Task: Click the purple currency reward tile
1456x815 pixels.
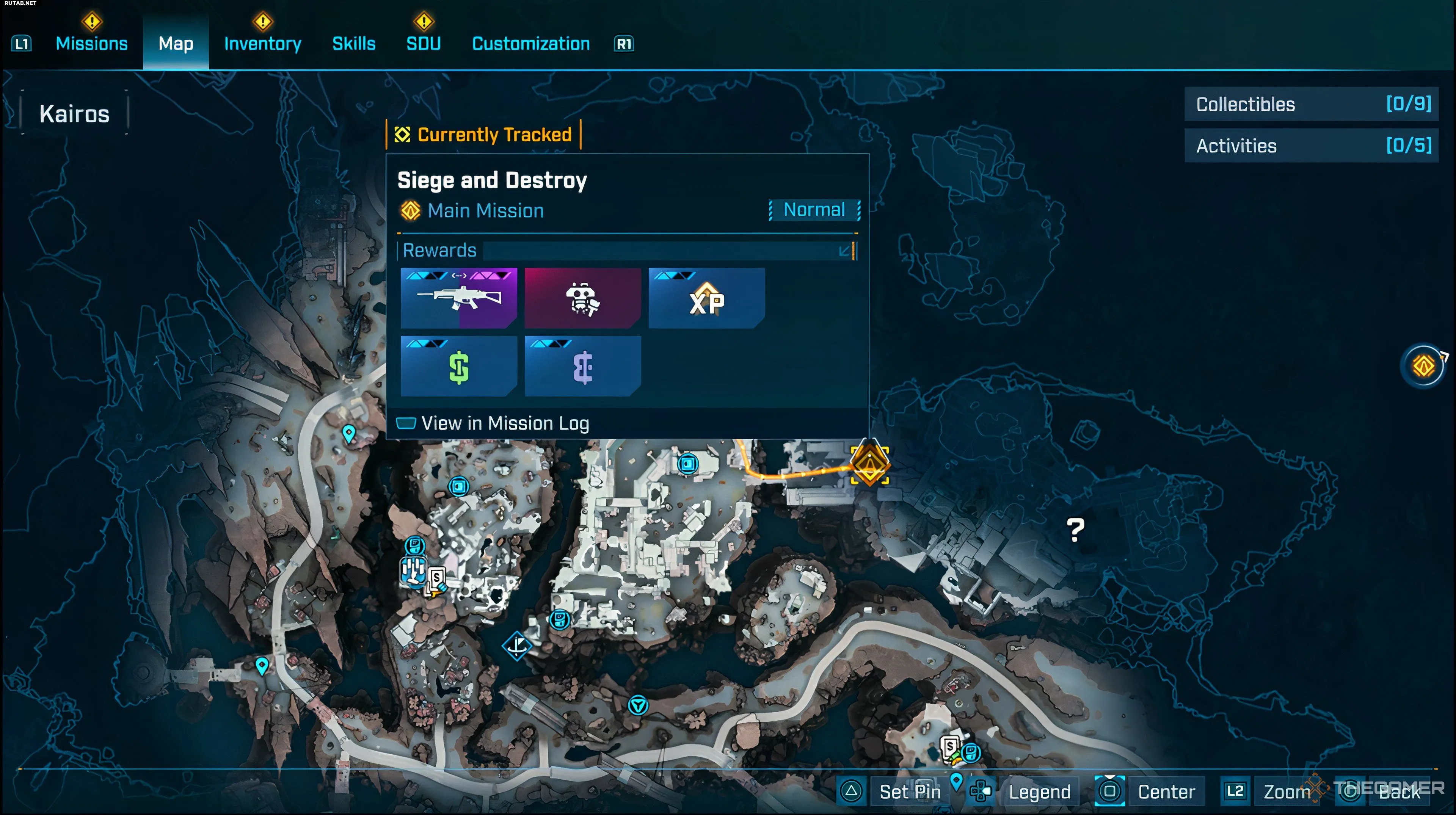Action: click(x=582, y=366)
